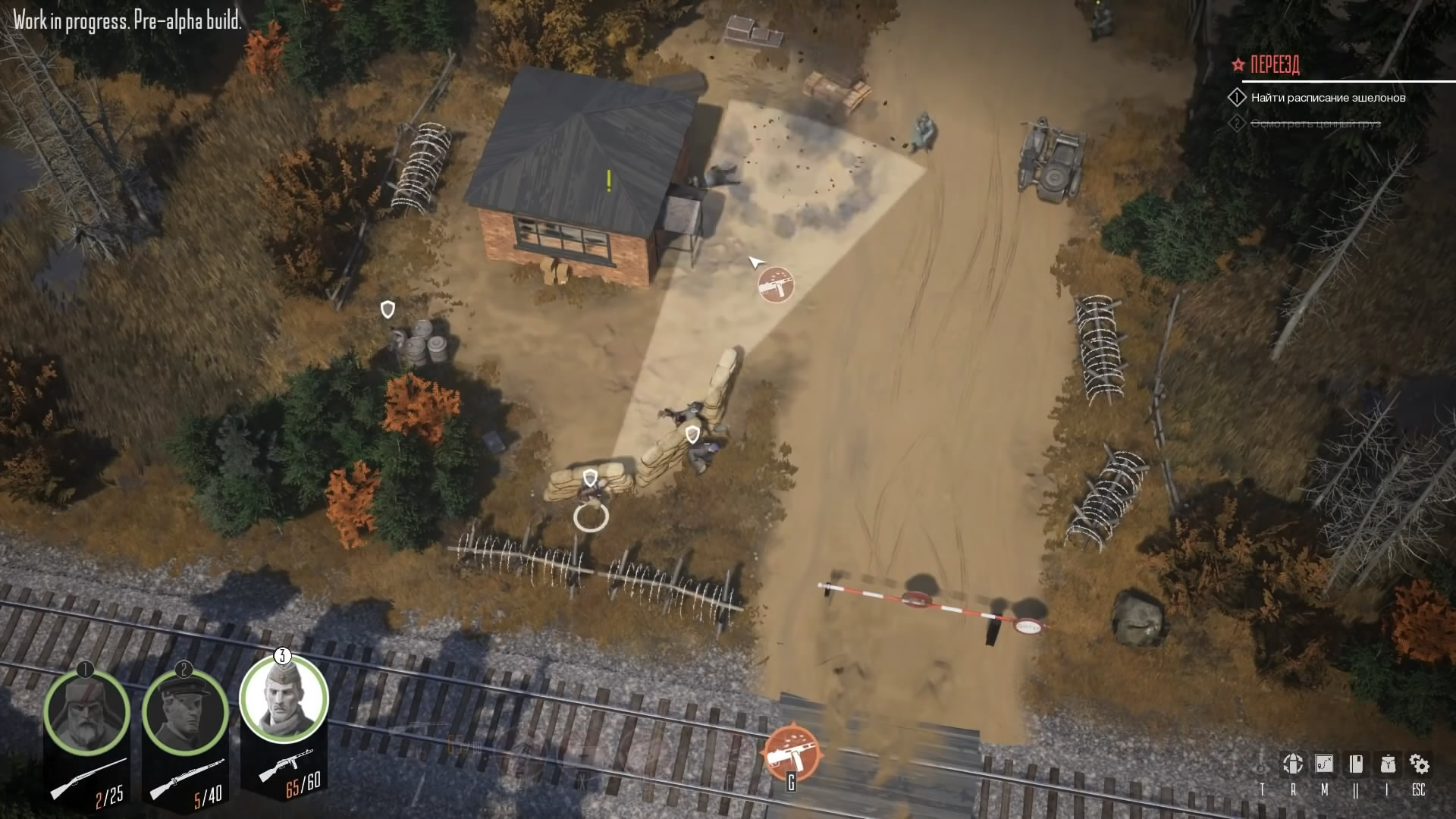The width and height of the screenshot is (1456, 819).
Task: Click the shield stance marker near the barrels
Action: click(388, 309)
